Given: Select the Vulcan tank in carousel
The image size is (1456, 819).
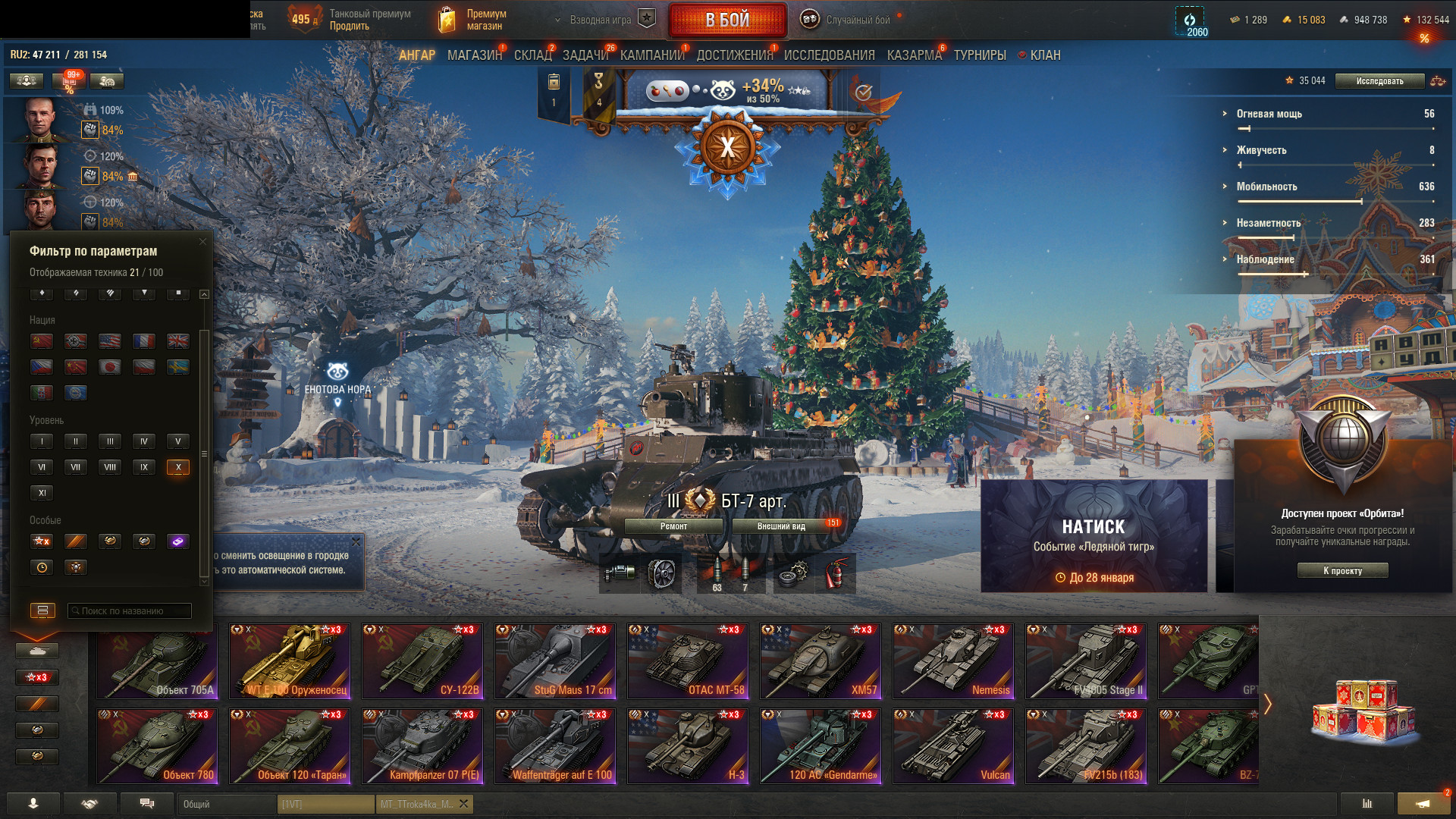Looking at the screenshot, I should click(953, 746).
